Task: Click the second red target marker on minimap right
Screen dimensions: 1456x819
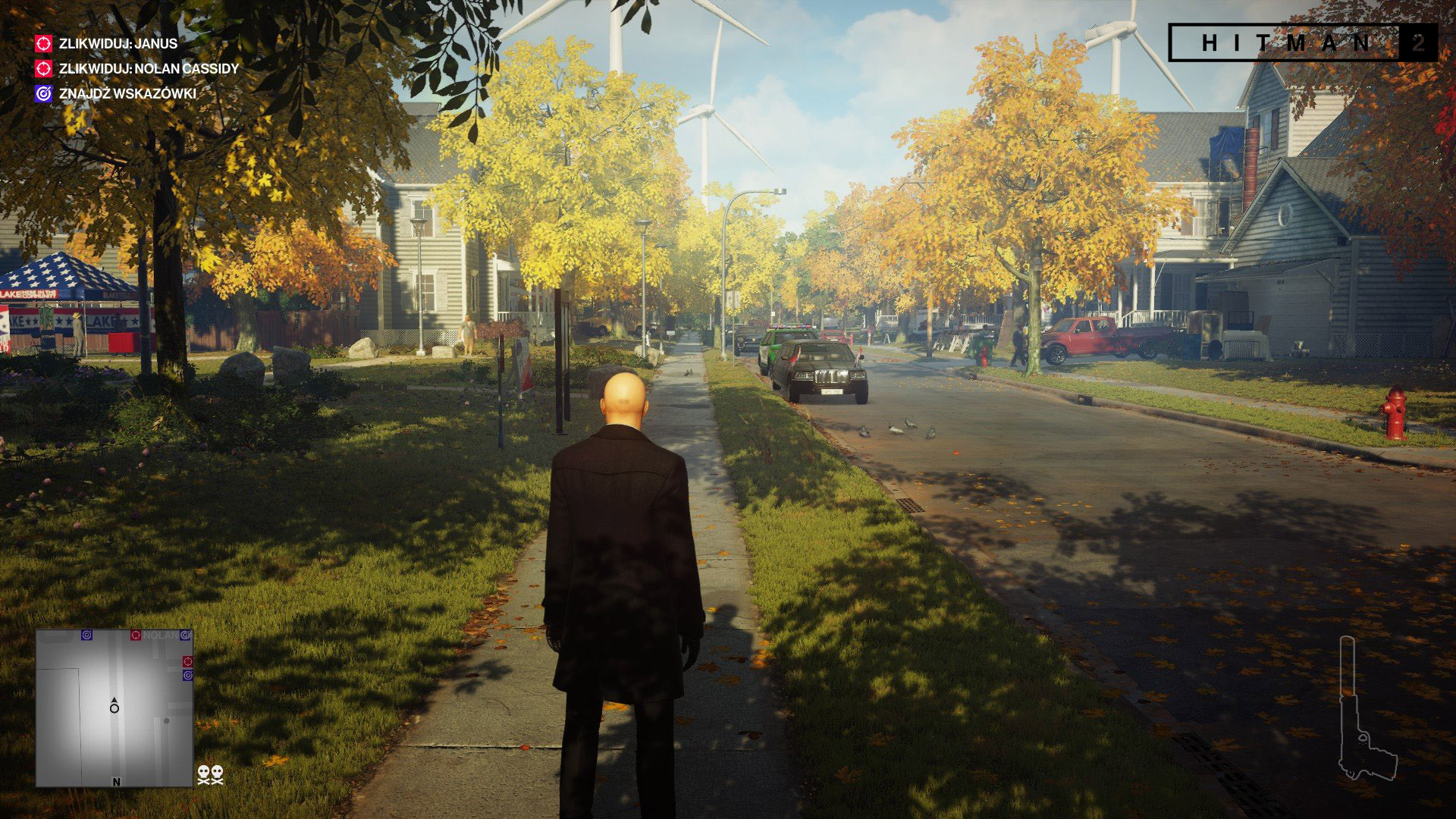Action: tap(187, 661)
